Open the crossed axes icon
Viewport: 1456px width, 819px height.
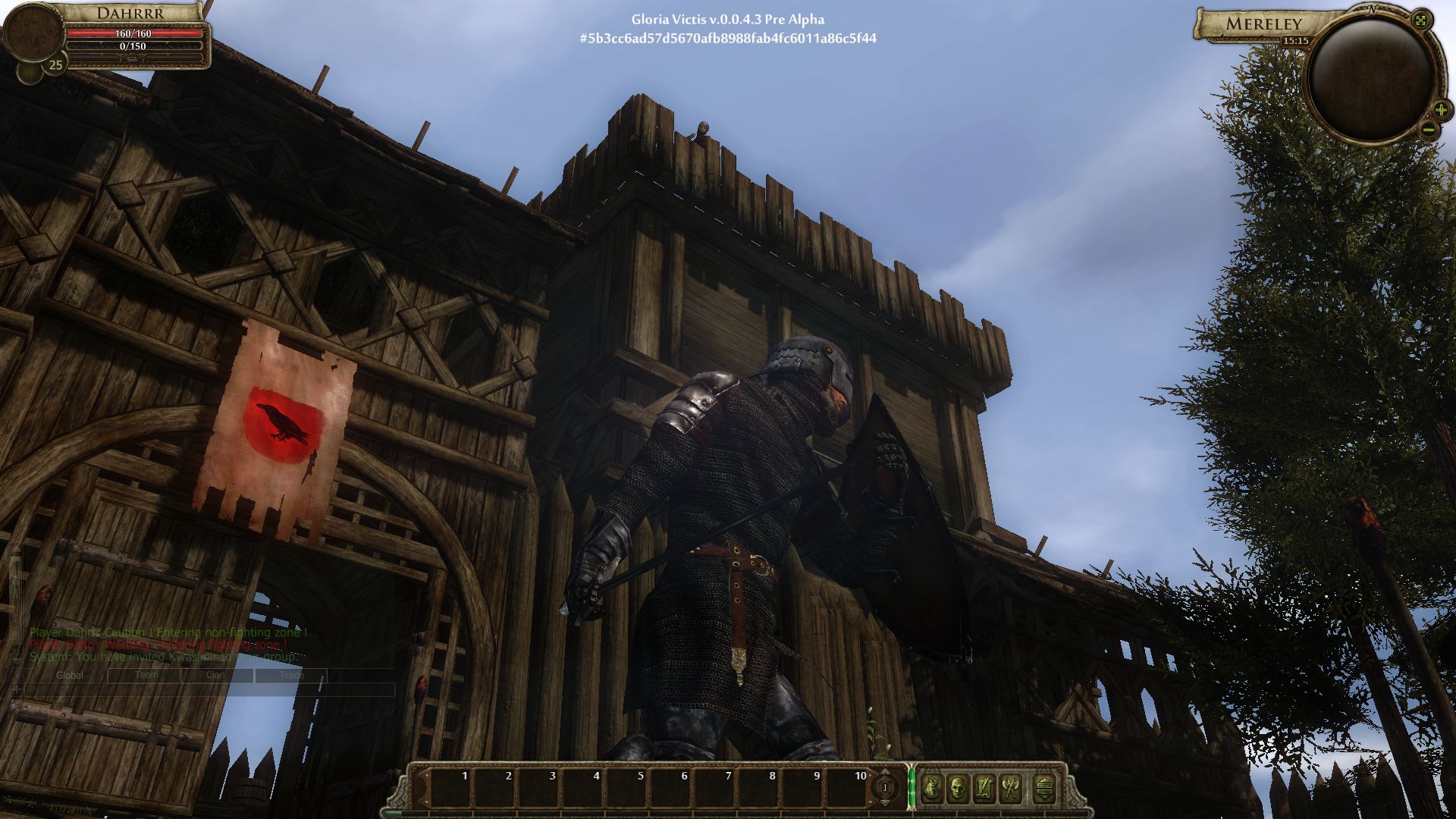(1010, 788)
